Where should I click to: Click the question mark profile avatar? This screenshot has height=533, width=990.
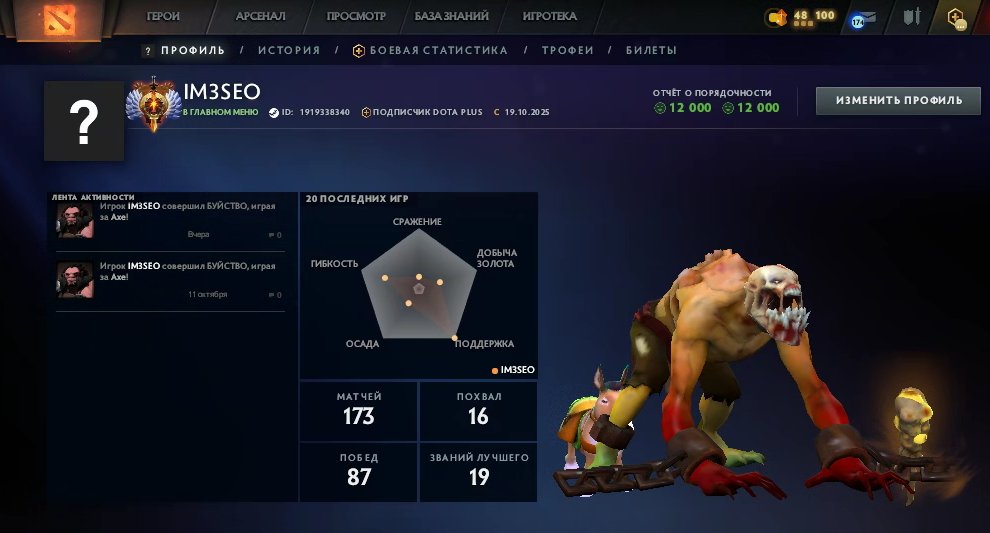(84, 122)
